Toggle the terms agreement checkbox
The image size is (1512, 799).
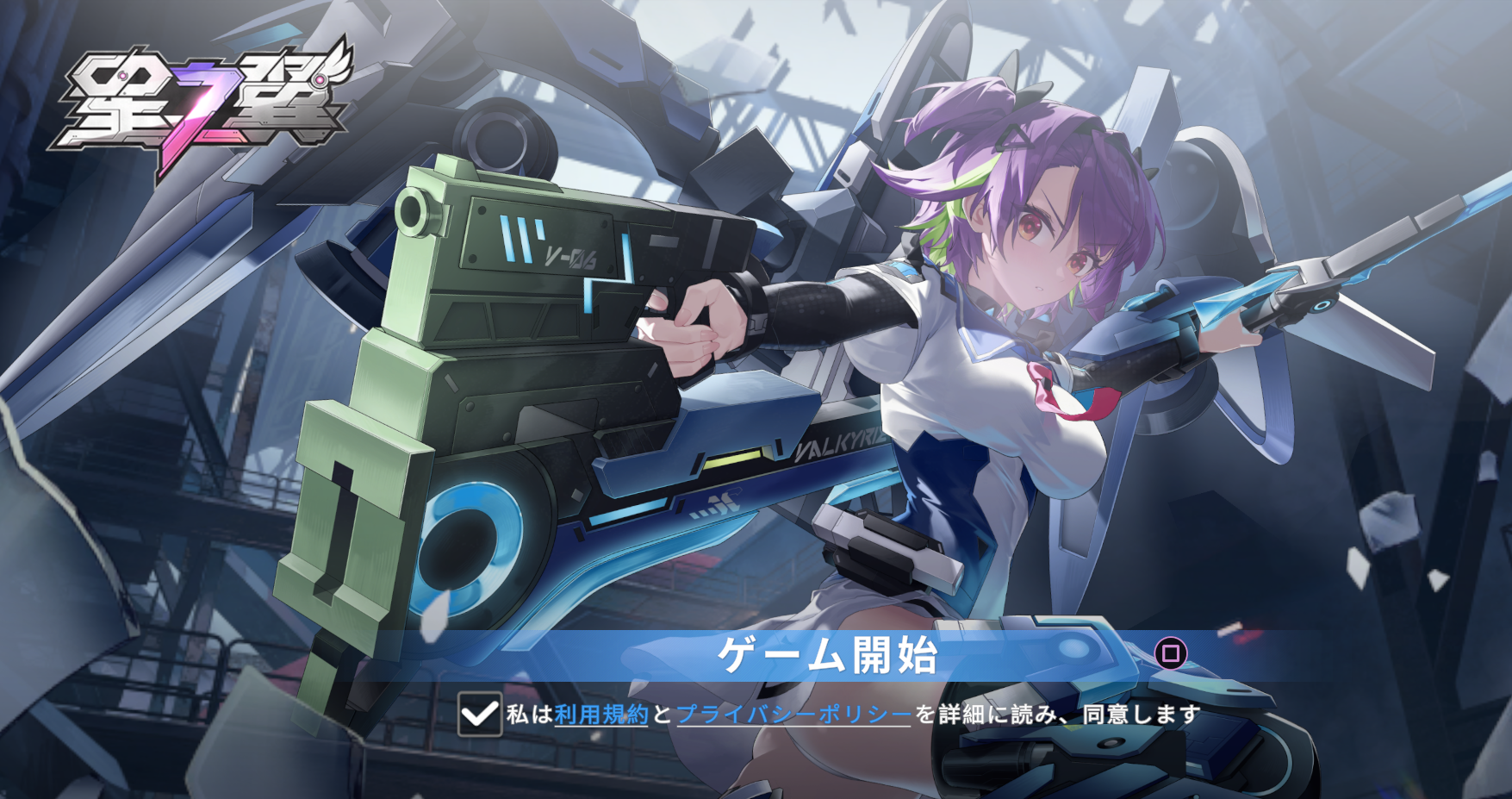(480, 714)
